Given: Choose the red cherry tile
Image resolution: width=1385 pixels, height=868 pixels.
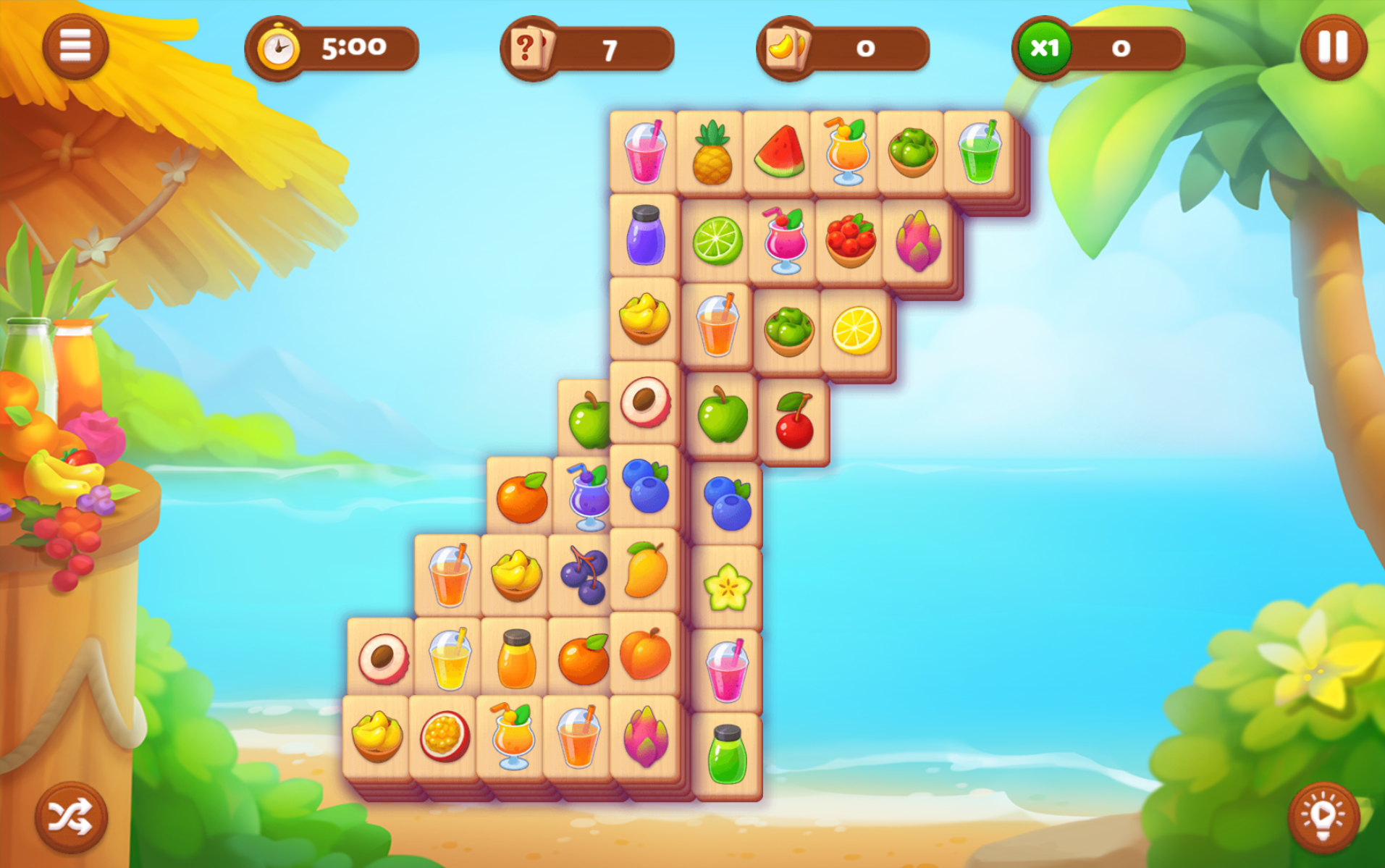Looking at the screenshot, I should (x=794, y=421).
